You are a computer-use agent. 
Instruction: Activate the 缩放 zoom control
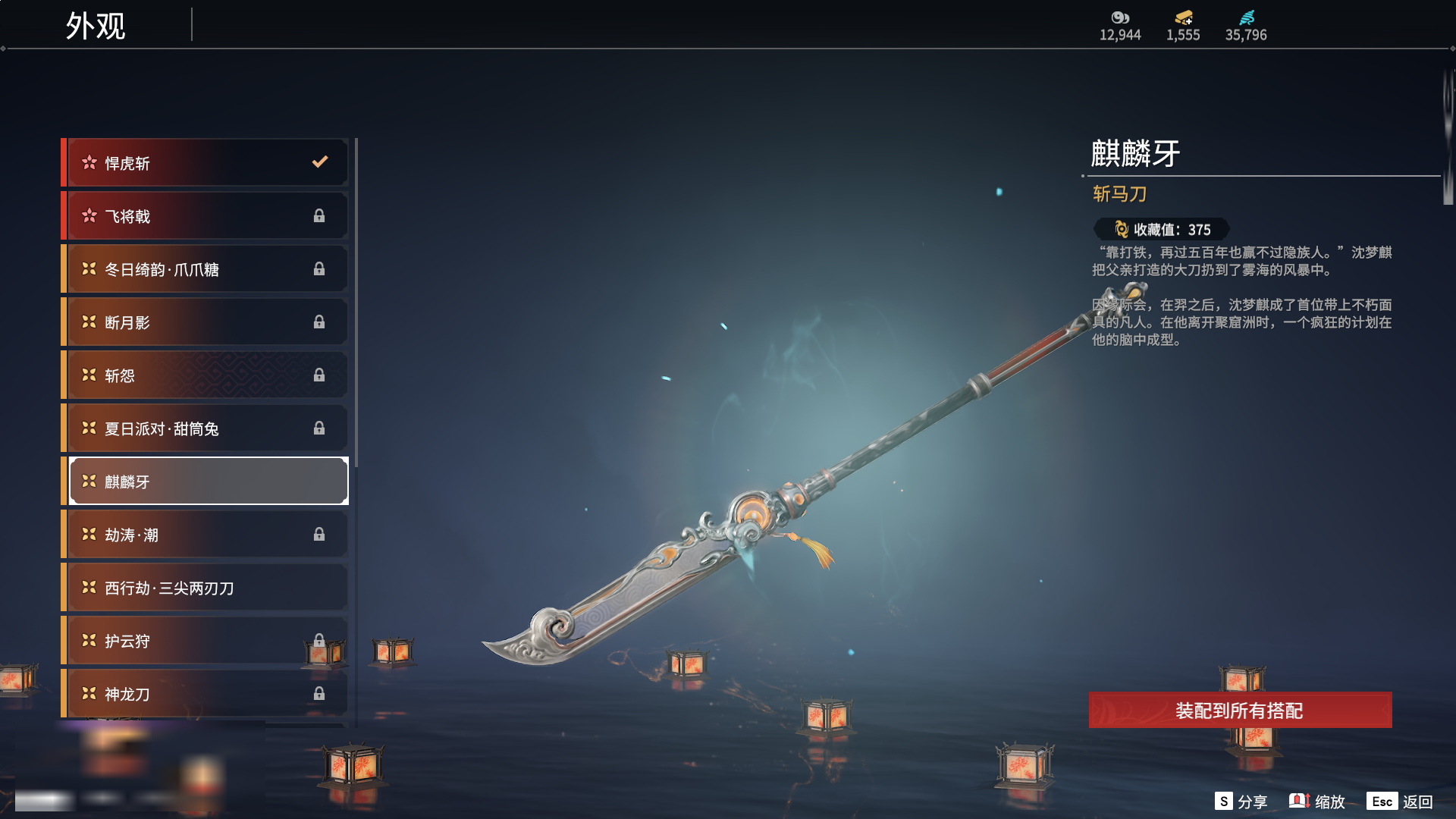[x=1317, y=802]
